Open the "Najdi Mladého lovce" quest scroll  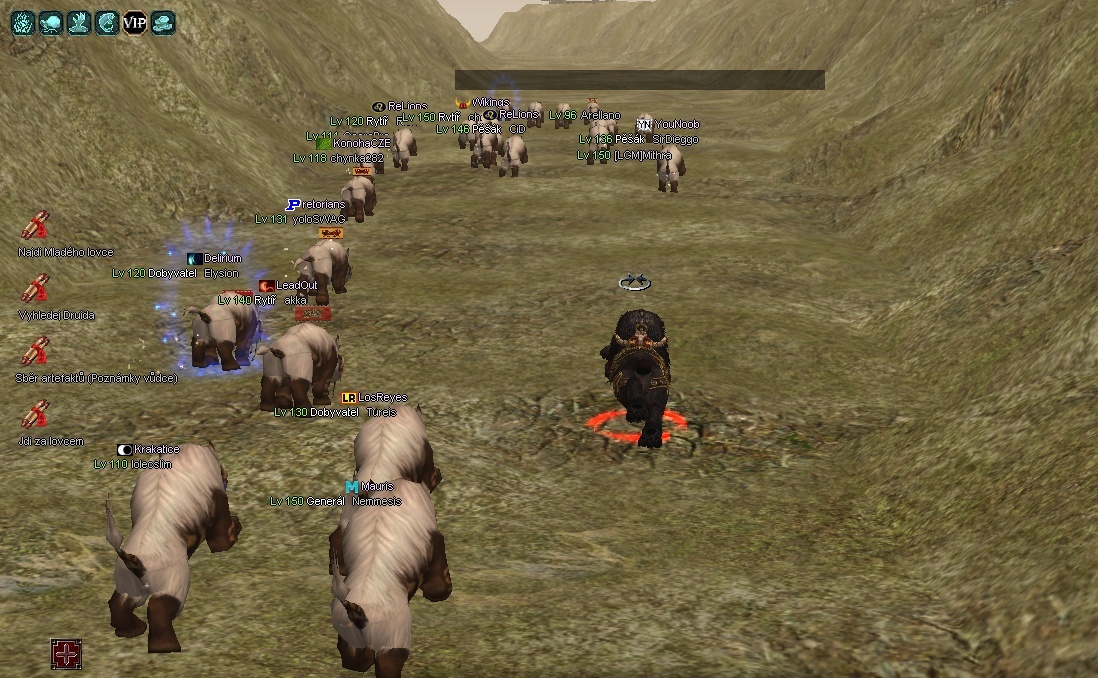click(x=36, y=226)
